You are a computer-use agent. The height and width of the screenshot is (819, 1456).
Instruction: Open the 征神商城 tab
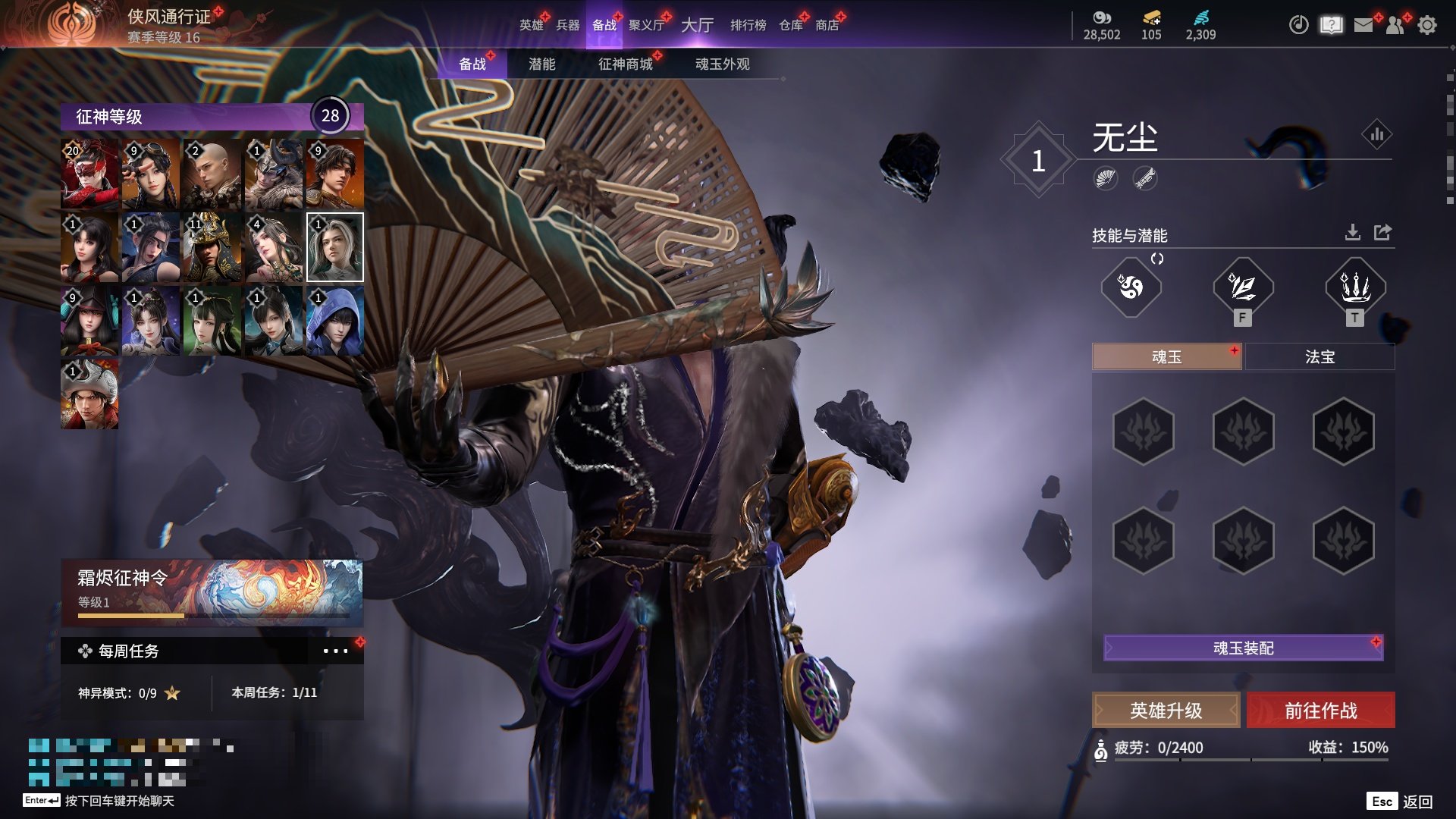coord(625,64)
